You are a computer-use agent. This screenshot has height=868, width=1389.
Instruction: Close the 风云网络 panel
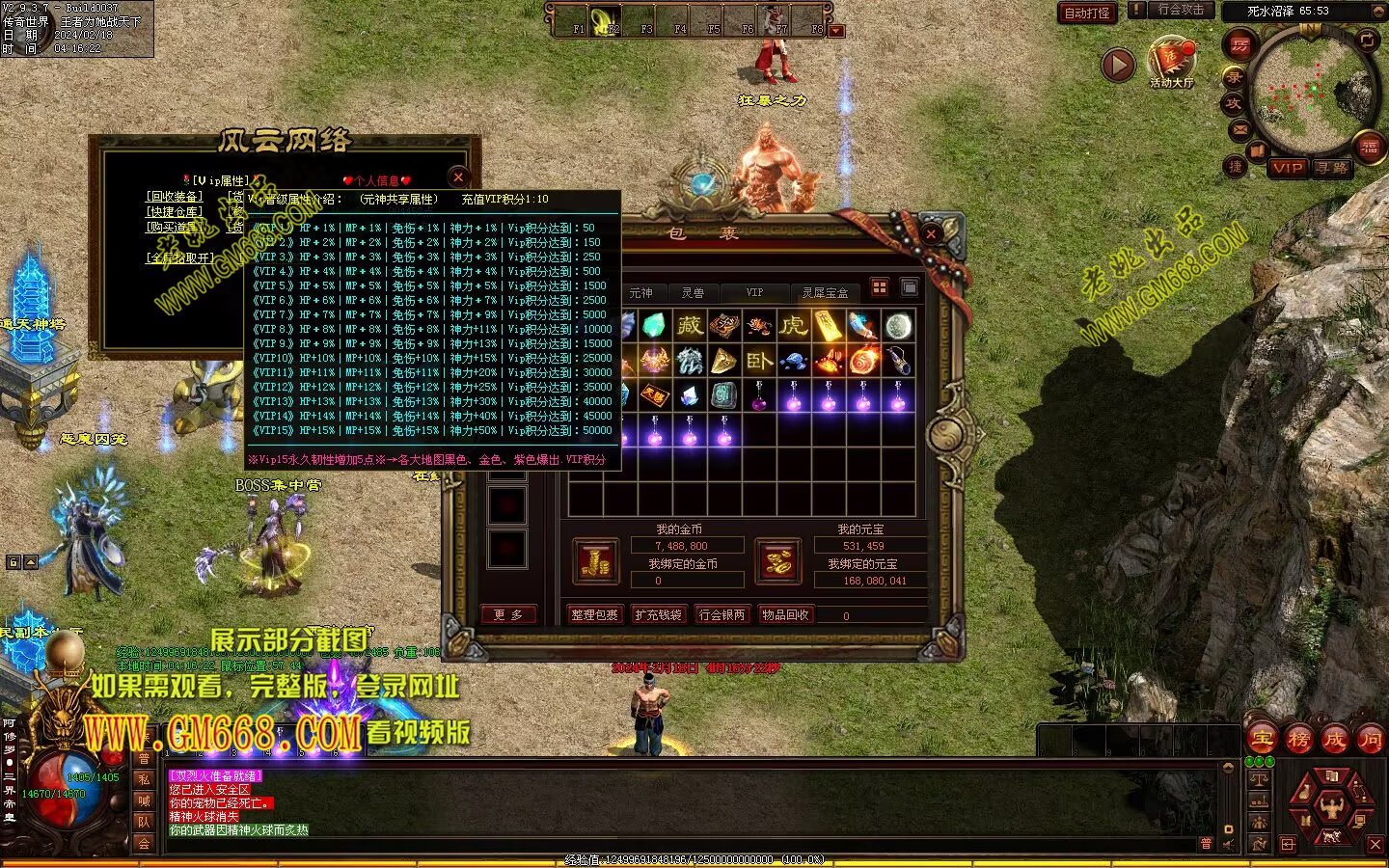click(458, 176)
